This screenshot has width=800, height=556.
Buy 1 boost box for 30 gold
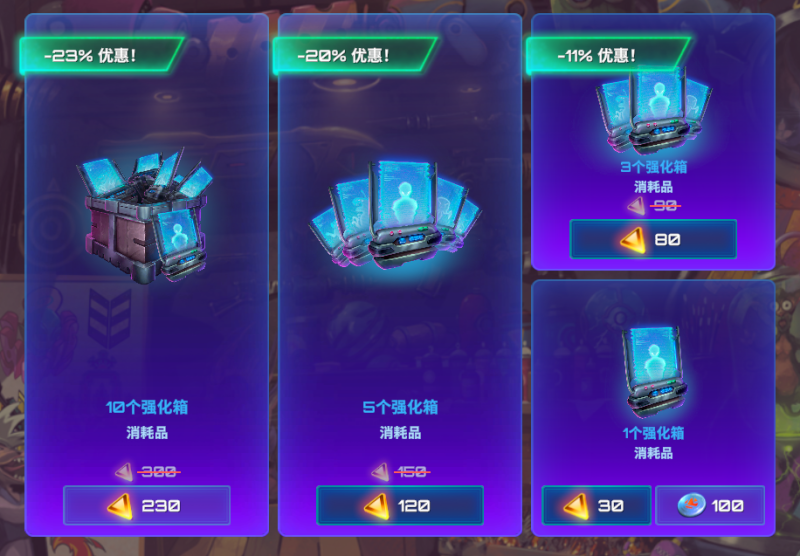pos(597,505)
